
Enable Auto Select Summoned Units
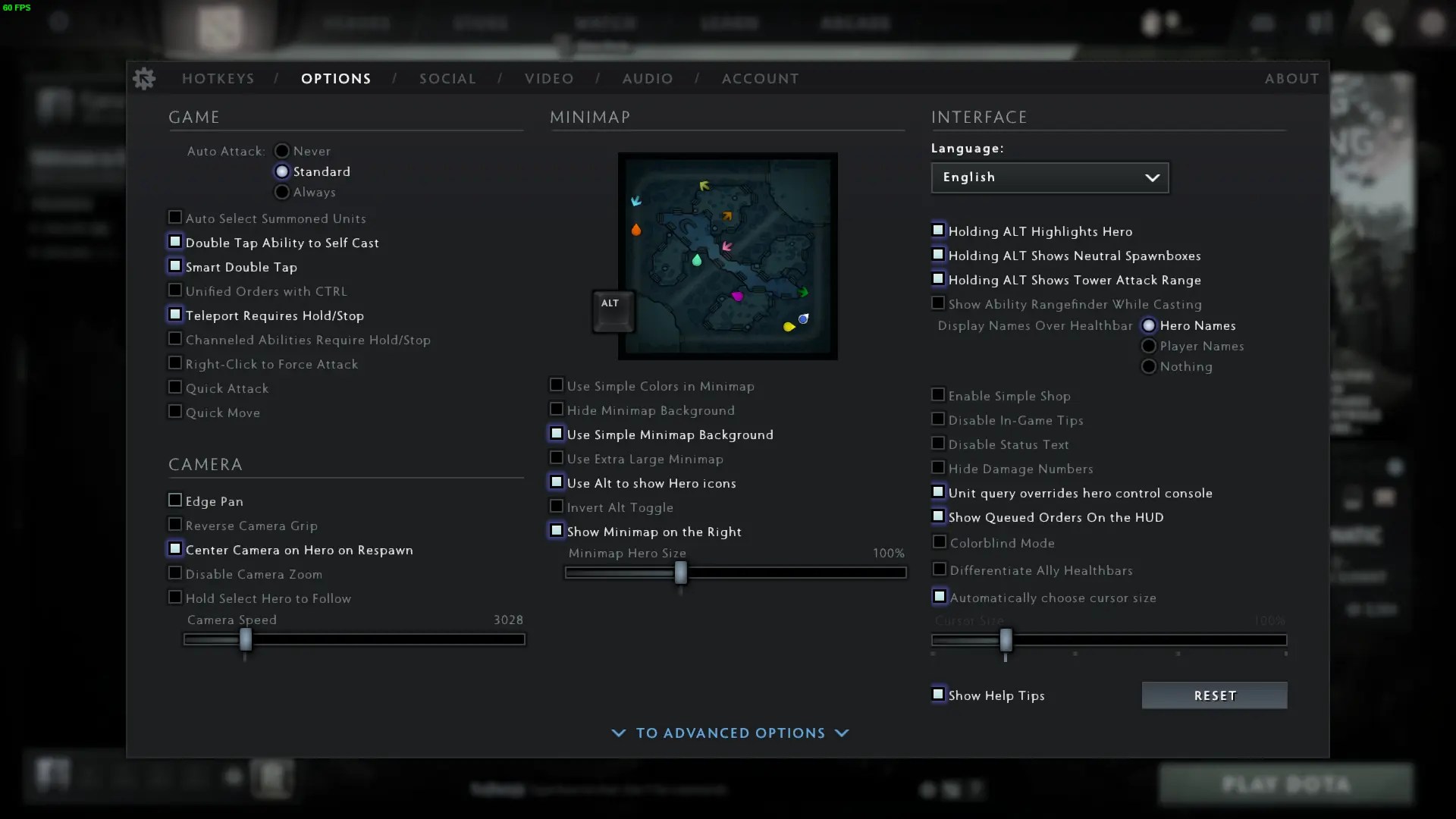(x=174, y=218)
